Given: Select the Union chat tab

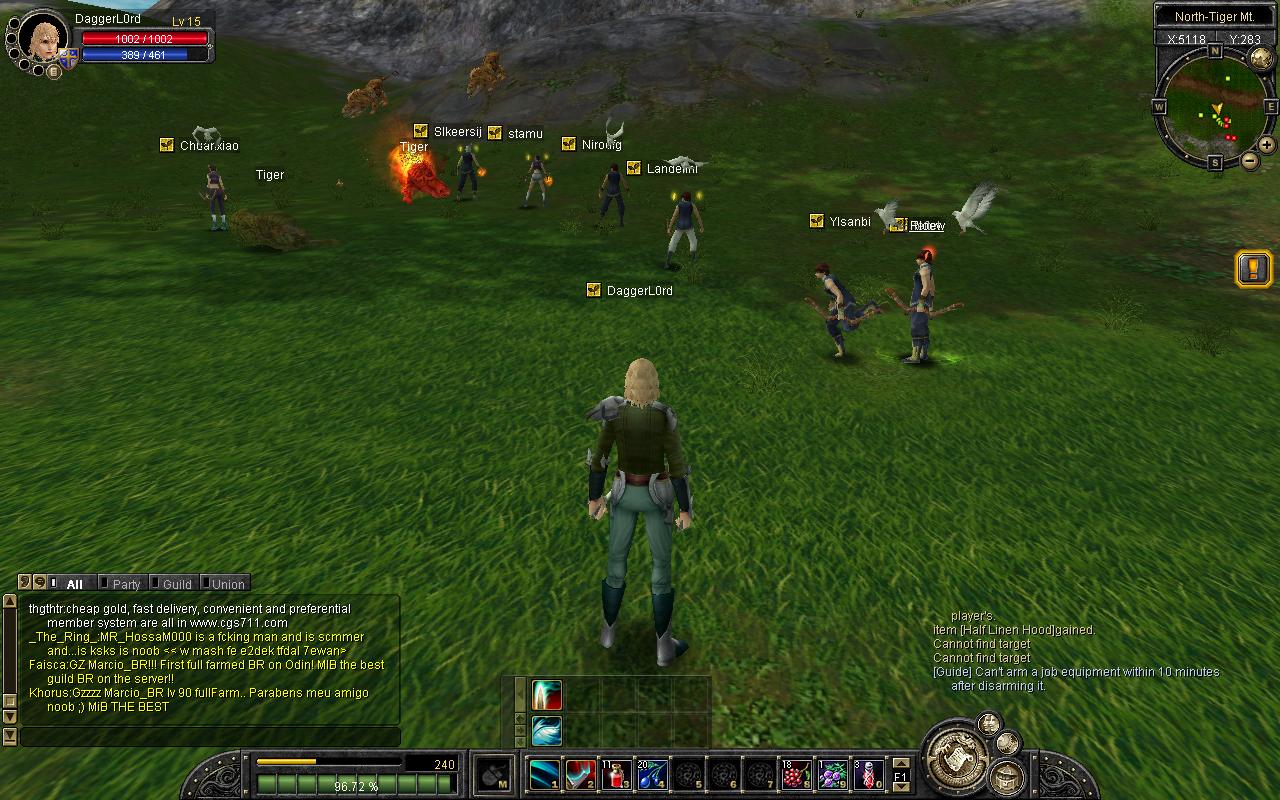Looking at the screenshot, I should (227, 584).
